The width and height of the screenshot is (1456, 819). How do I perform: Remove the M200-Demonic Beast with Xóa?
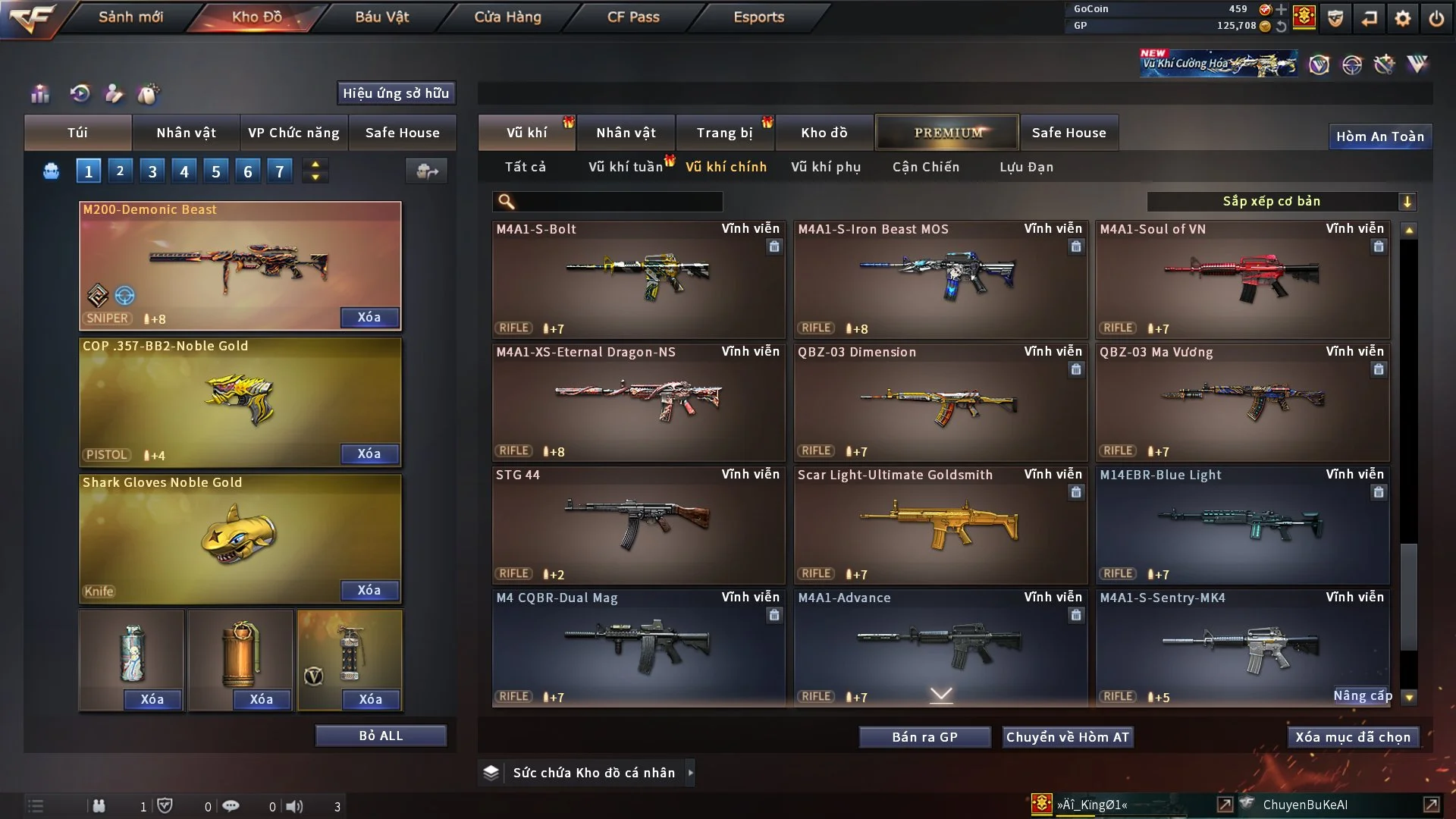369,317
